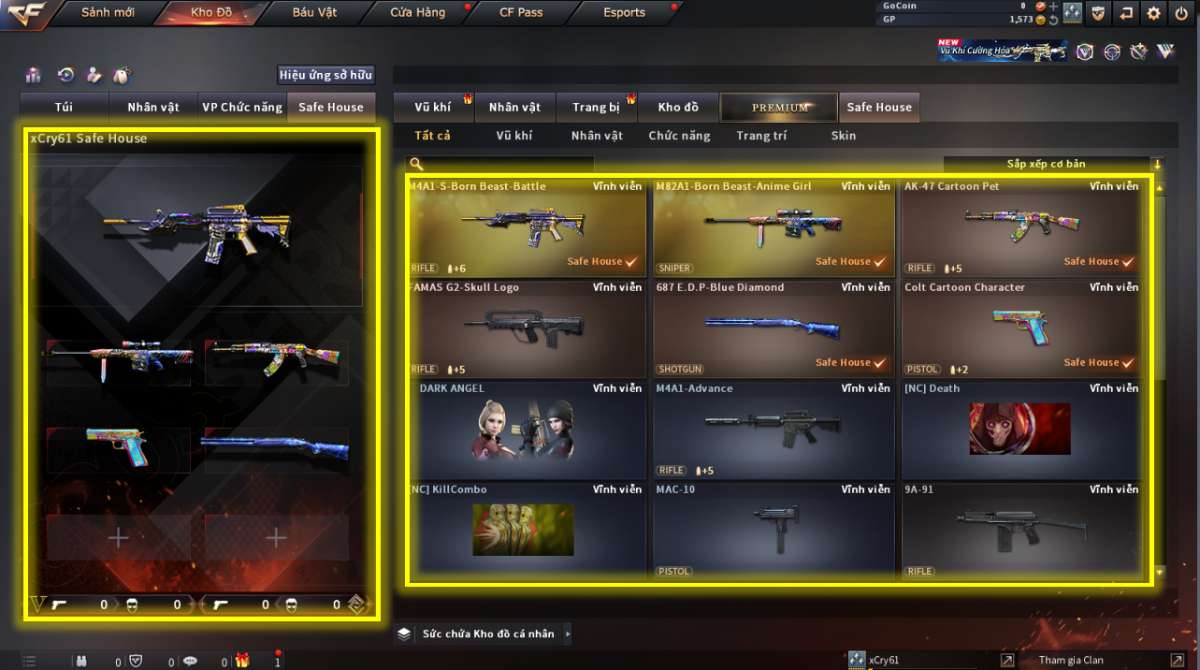Filter items by Trang trí category
The width and height of the screenshot is (1200, 670).
762,135
